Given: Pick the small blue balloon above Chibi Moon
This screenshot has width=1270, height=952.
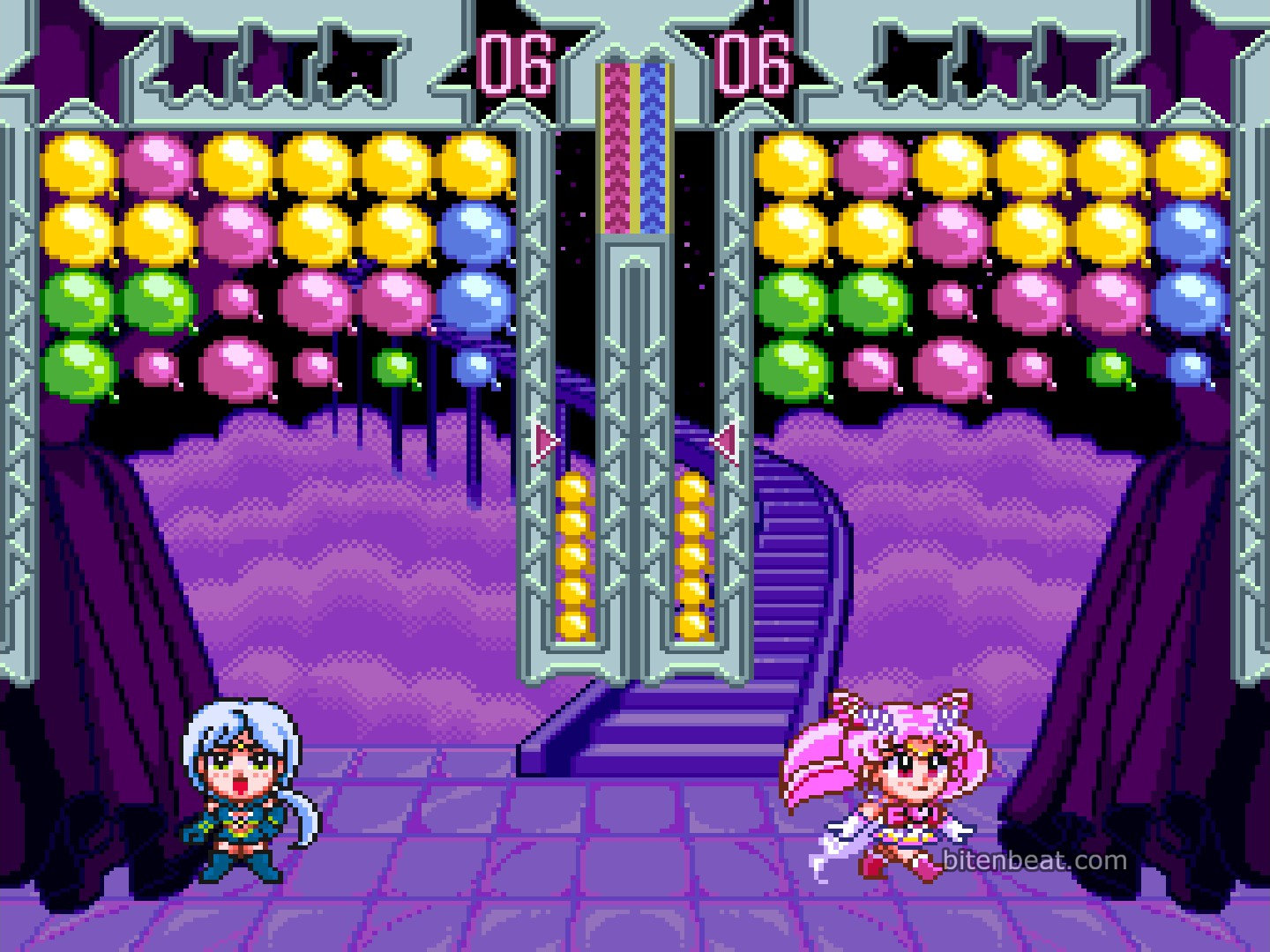Looking at the screenshot, I should (x=1189, y=365).
